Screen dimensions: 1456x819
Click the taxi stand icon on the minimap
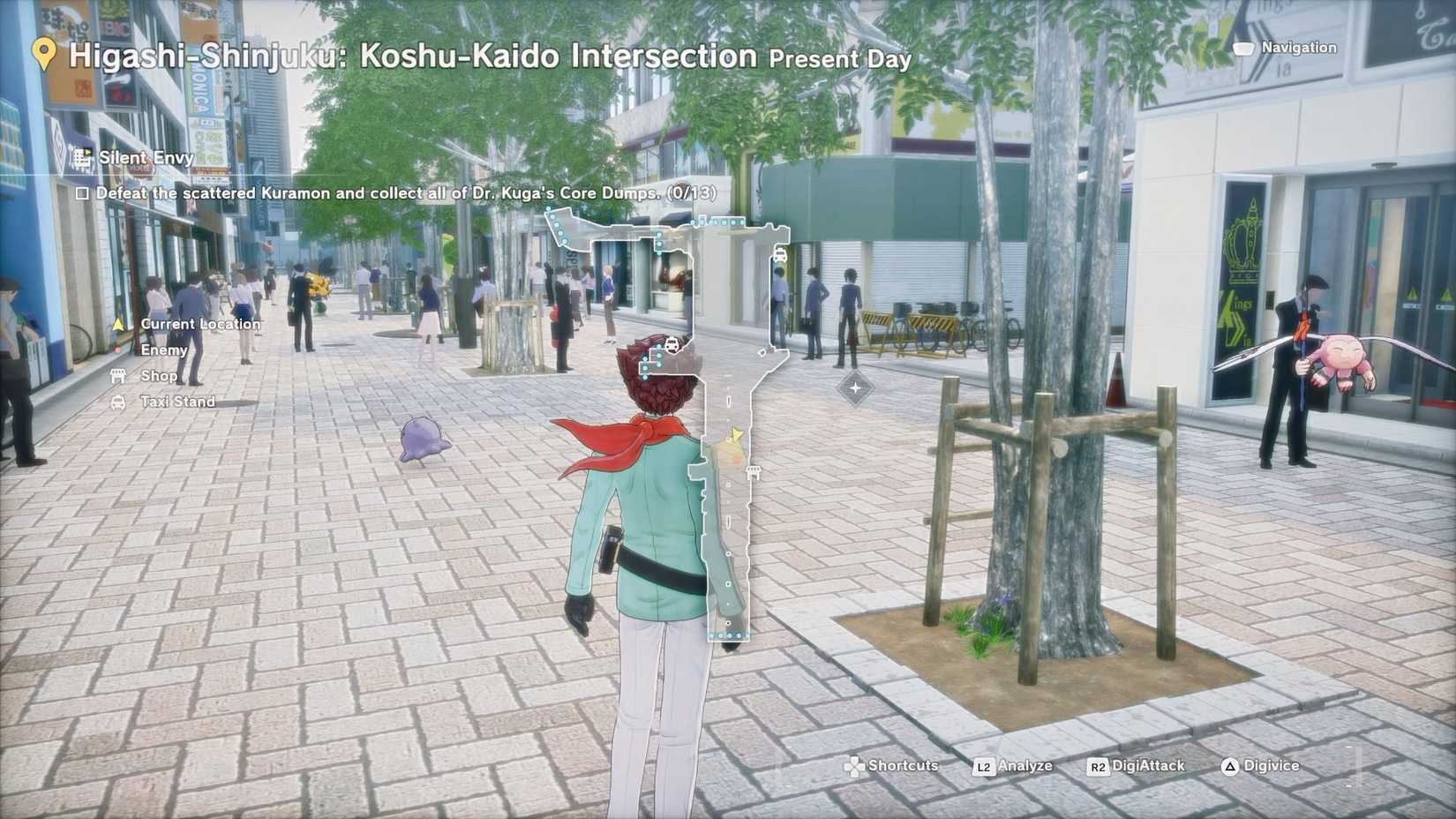[x=779, y=253]
